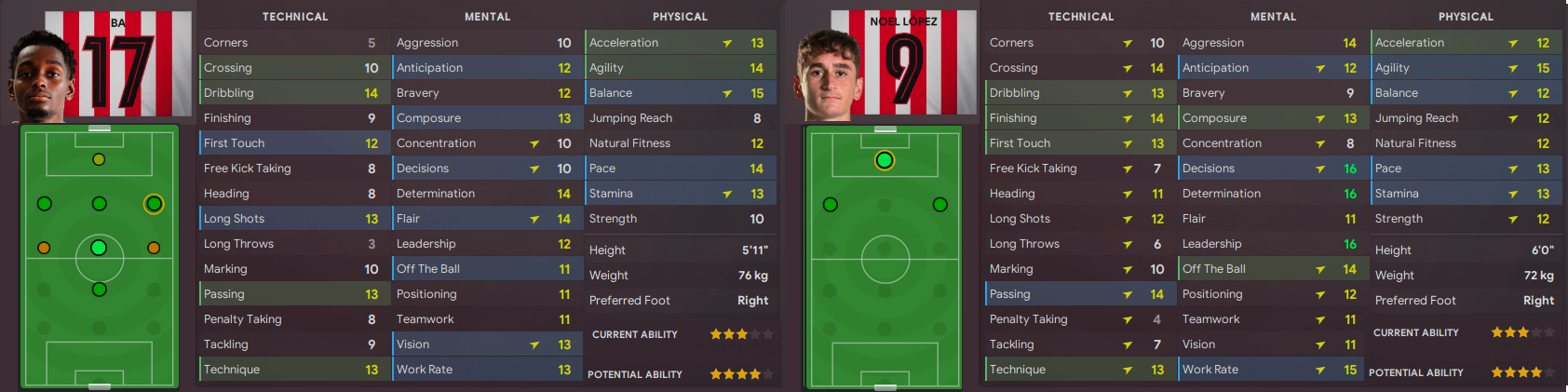Select the number 17 player's portrait
This screenshot has width=1568, height=392.
[42, 74]
